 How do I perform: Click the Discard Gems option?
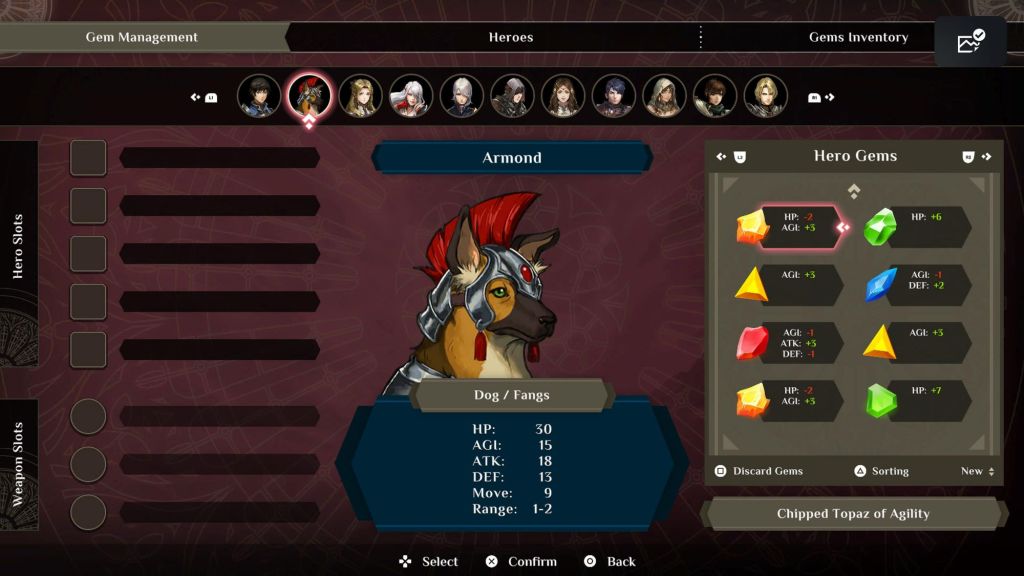point(759,471)
